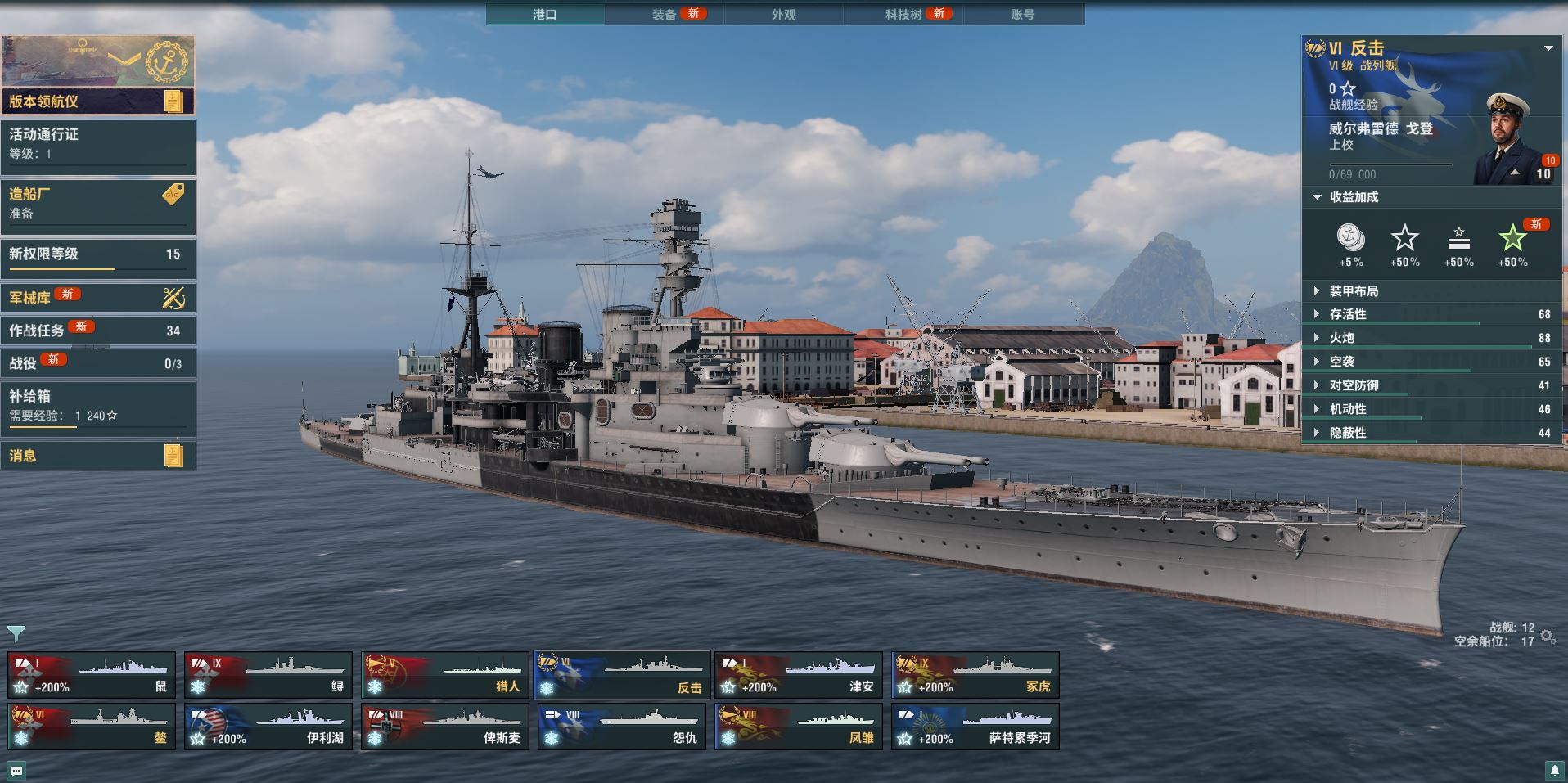This screenshot has height=783, width=1568.
Task: Select the 俾斯麦 ship in carousel
Action: [445, 727]
